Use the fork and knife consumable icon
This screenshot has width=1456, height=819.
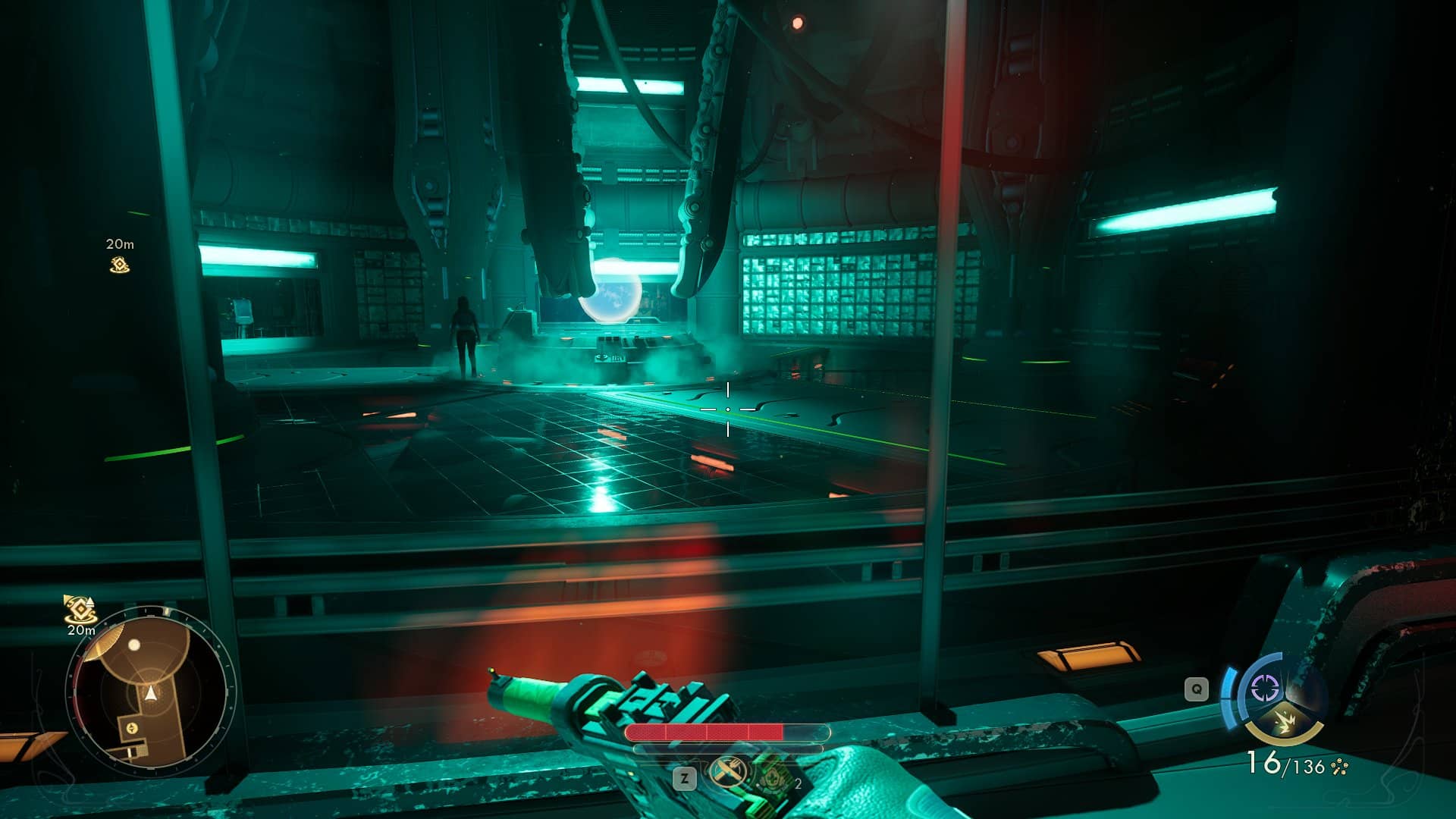pos(726,773)
